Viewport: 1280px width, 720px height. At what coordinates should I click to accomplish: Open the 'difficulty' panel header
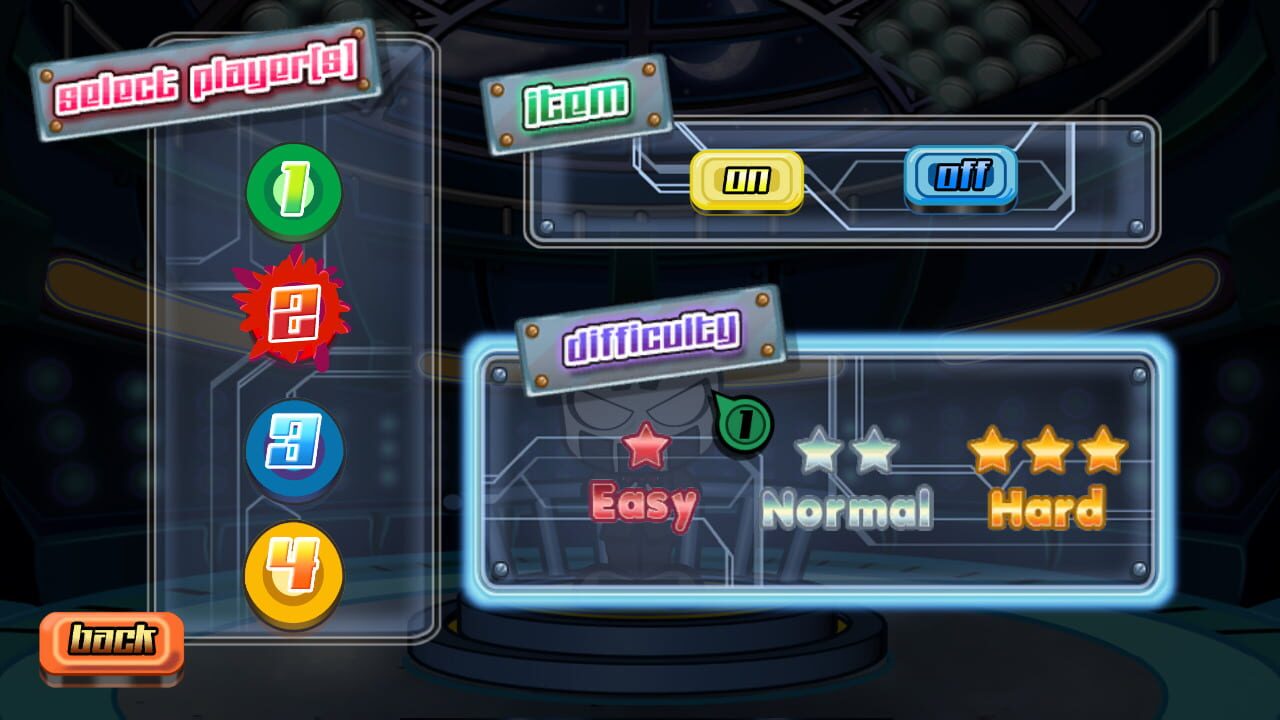[x=650, y=340]
